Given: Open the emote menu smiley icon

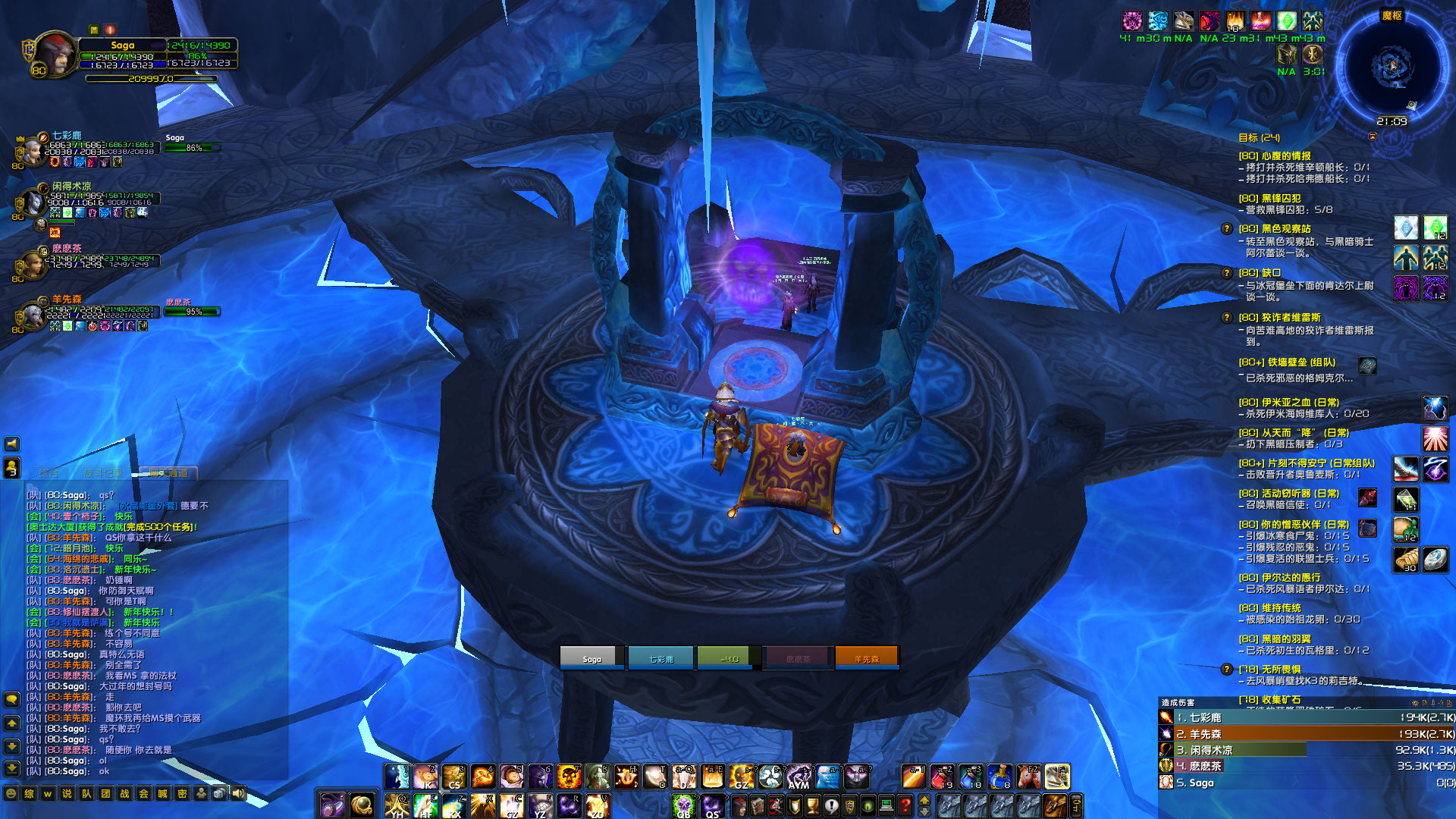Looking at the screenshot, I should [x=11, y=794].
